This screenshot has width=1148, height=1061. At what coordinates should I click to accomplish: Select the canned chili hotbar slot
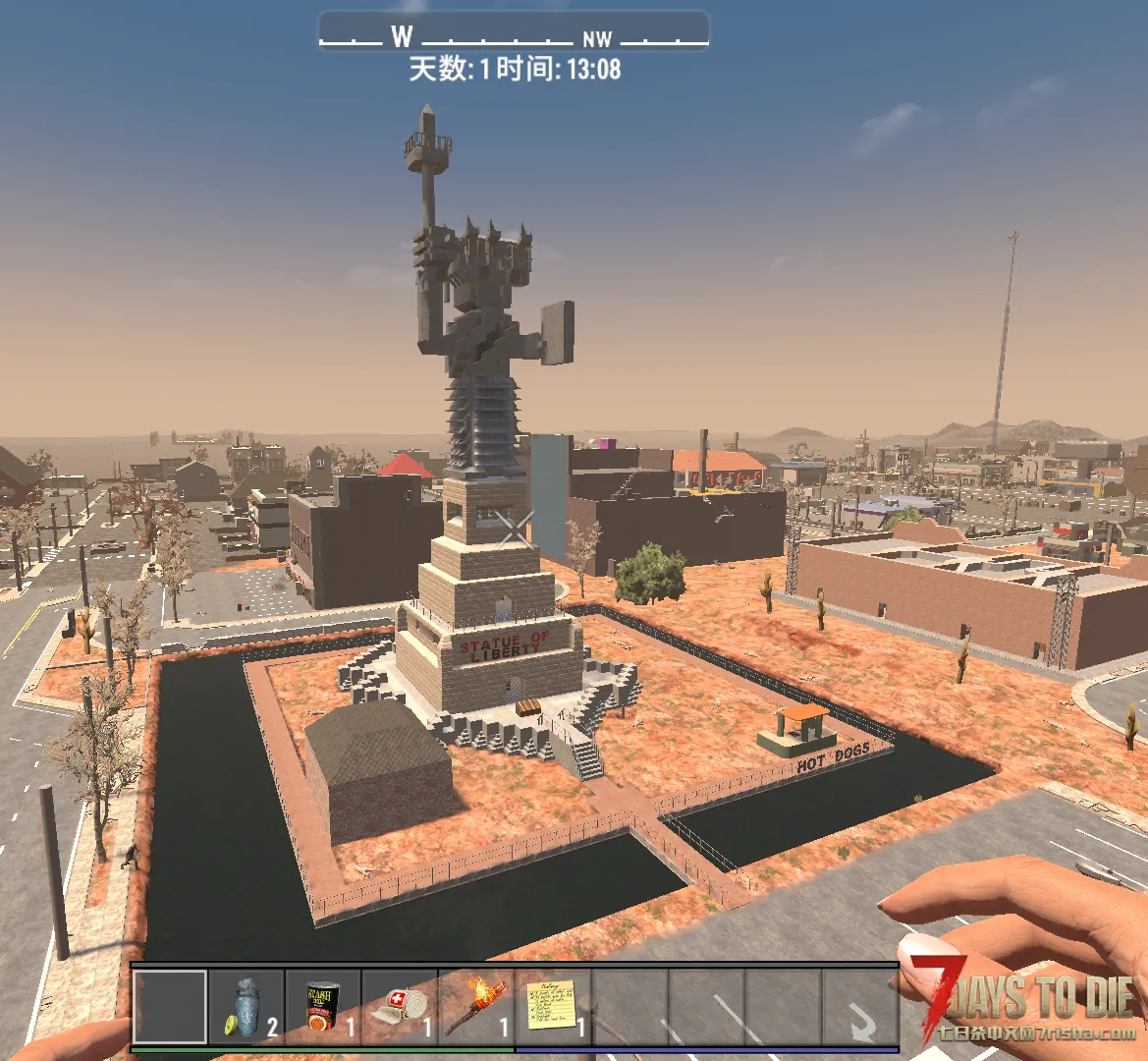pos(323,1007)
